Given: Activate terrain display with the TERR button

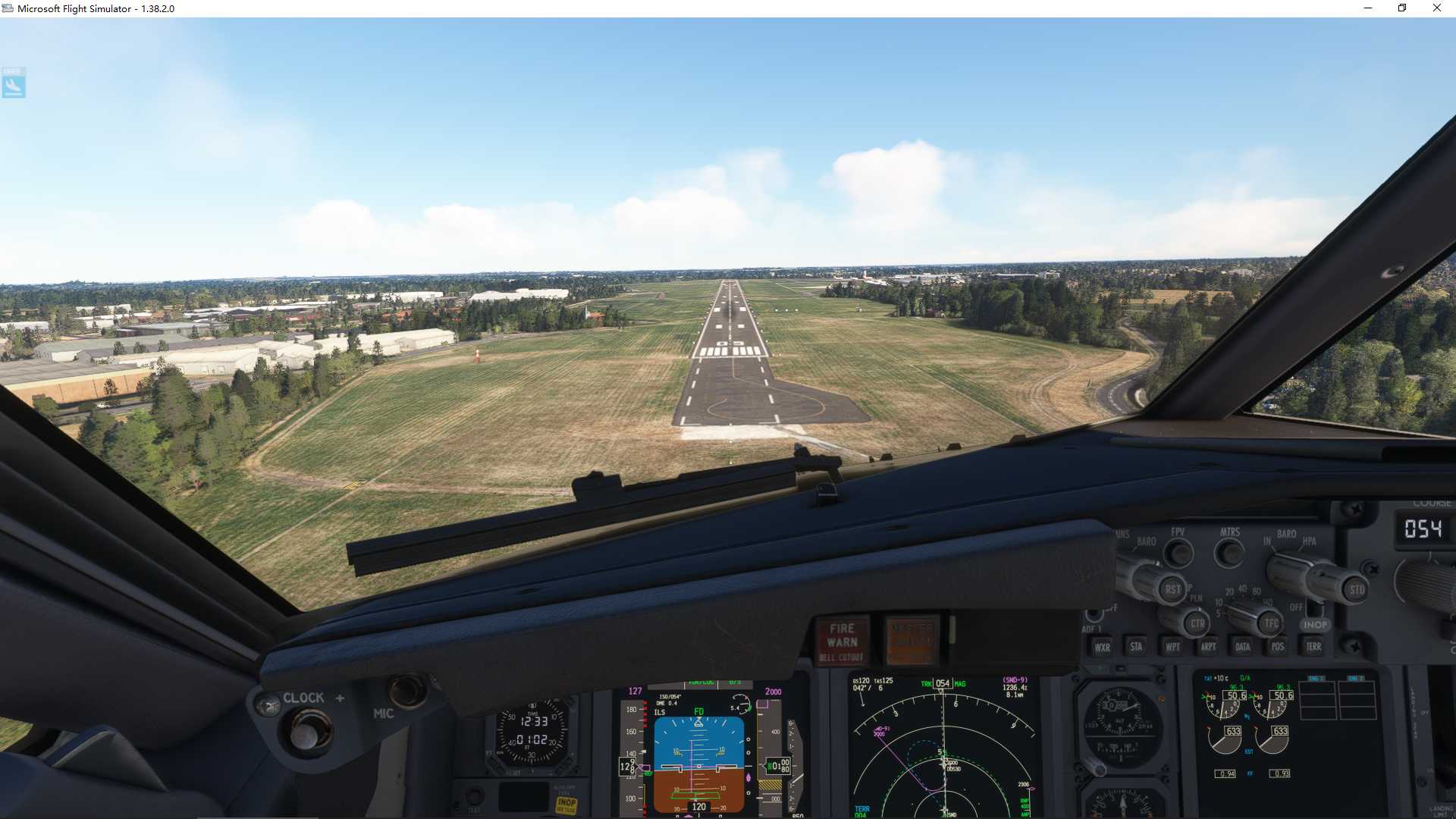Looking at the screenshot, I should 1313,647.
